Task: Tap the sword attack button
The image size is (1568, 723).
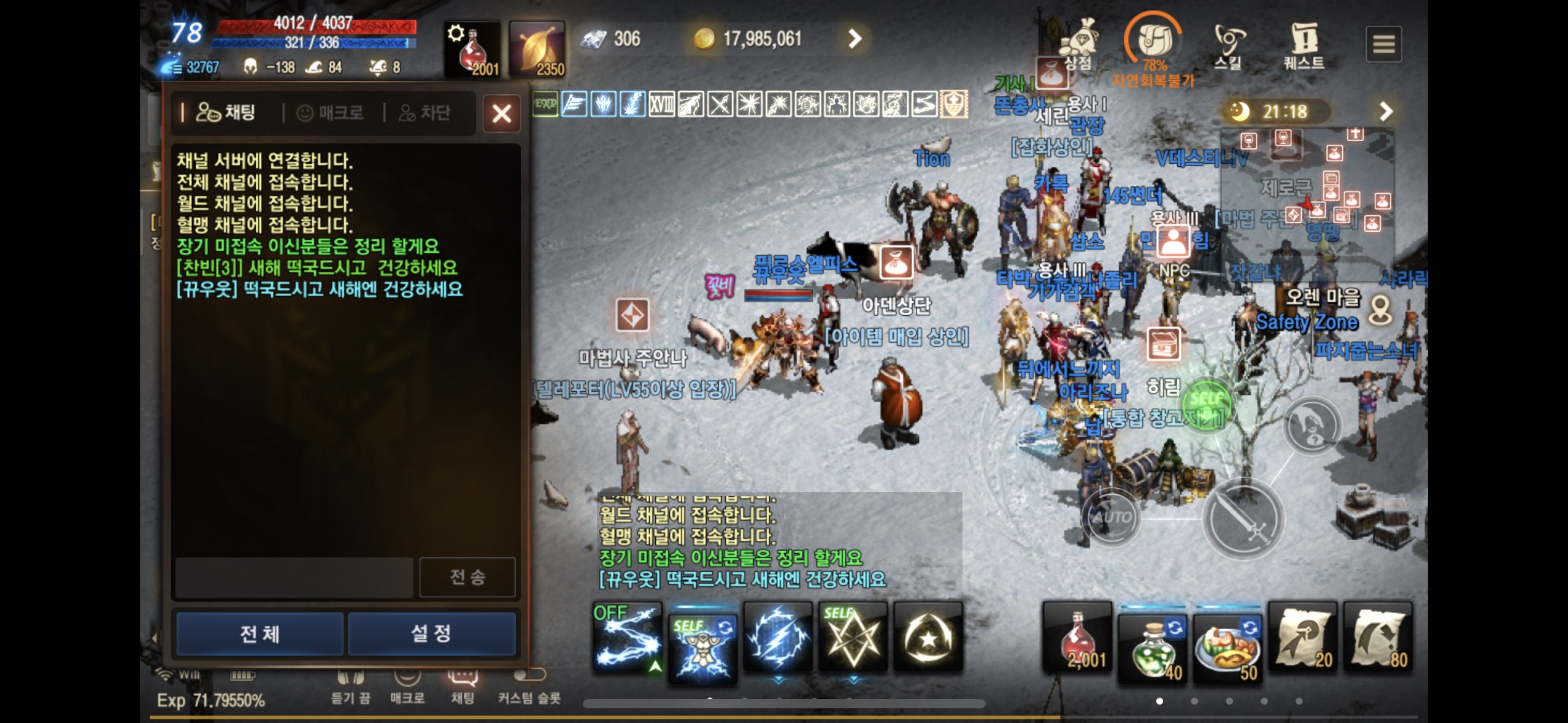Action: click(x=1242, y=520)
